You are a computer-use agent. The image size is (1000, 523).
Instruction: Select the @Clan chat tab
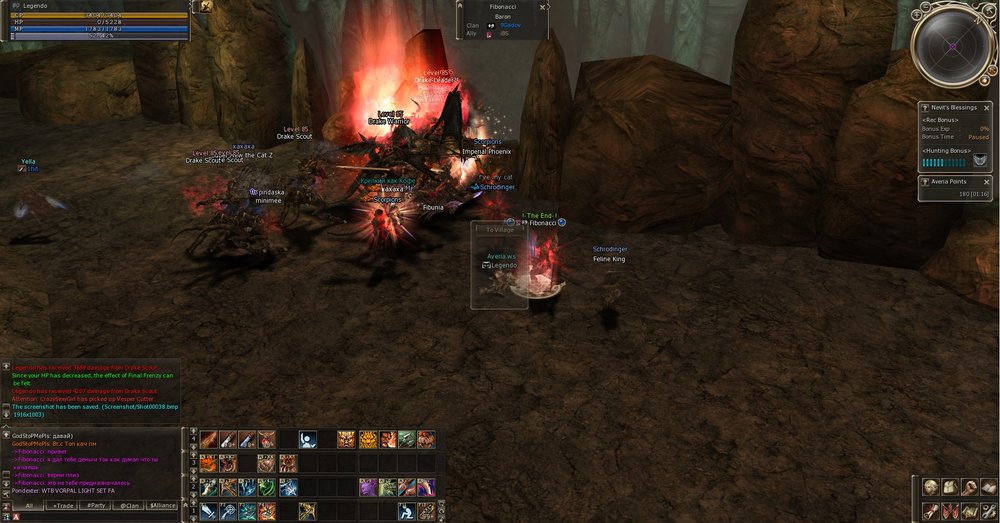129,506
